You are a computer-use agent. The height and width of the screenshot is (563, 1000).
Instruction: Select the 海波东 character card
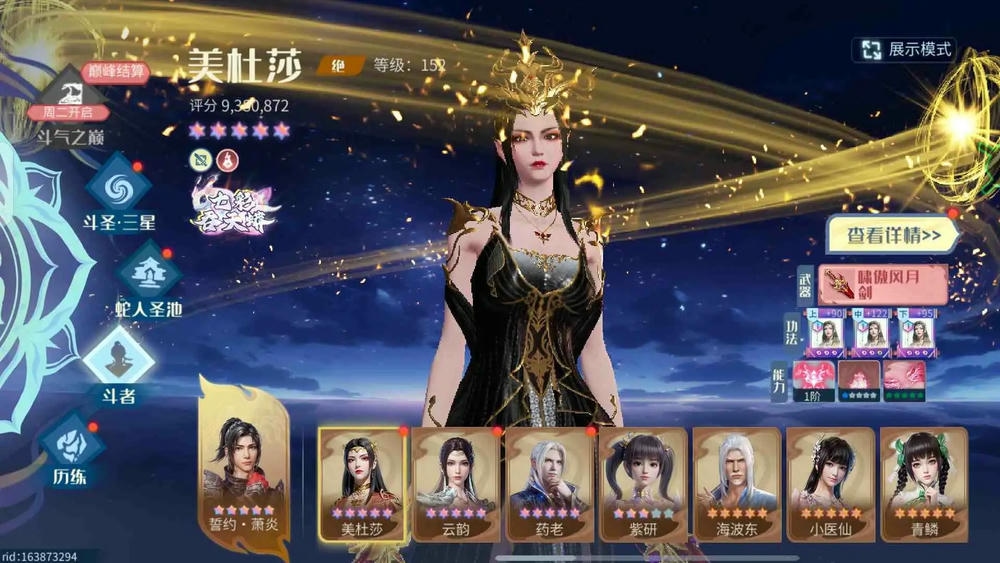click(x=736, y=484)
